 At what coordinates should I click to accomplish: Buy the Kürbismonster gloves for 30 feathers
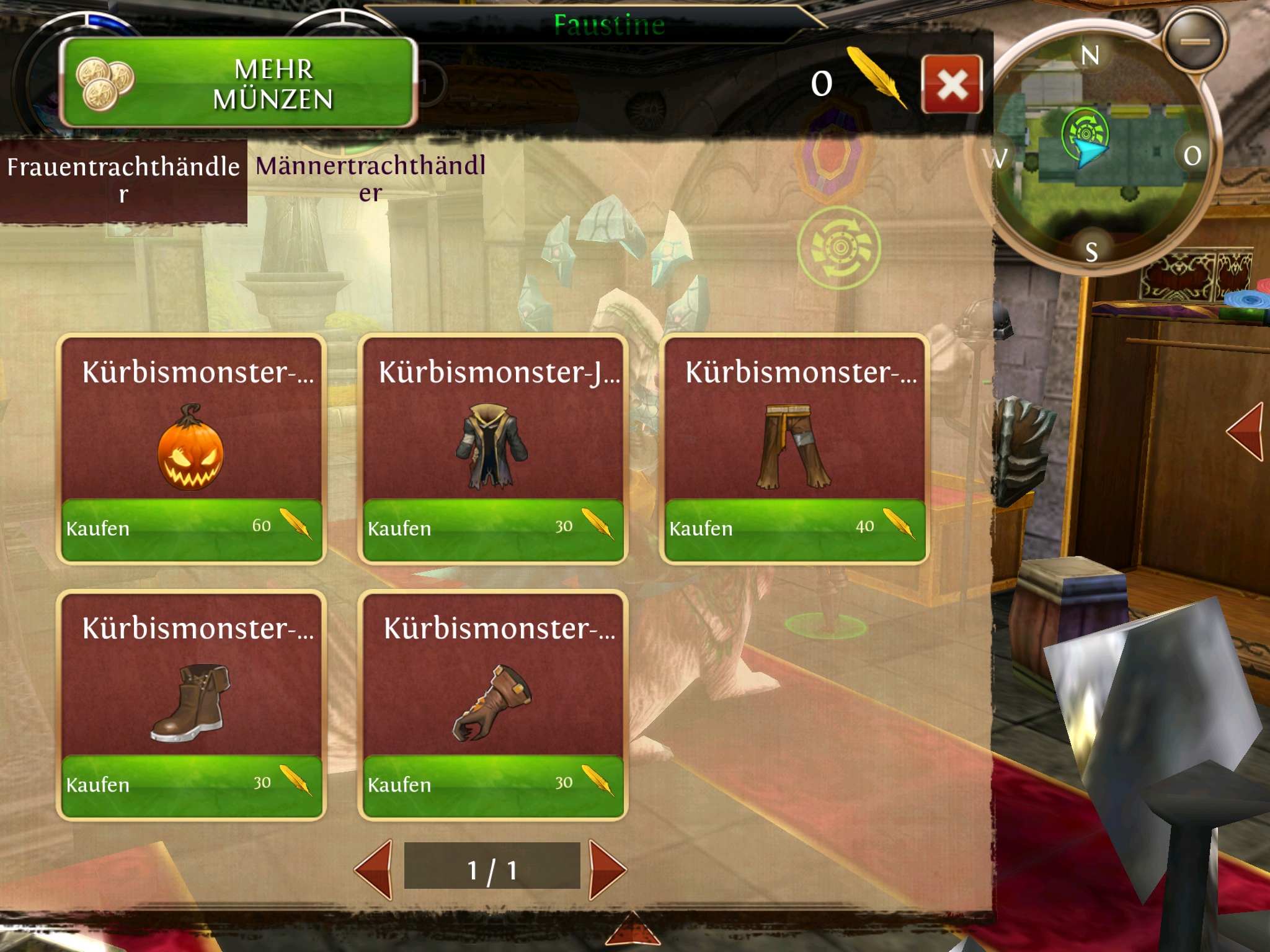point(493,785)
